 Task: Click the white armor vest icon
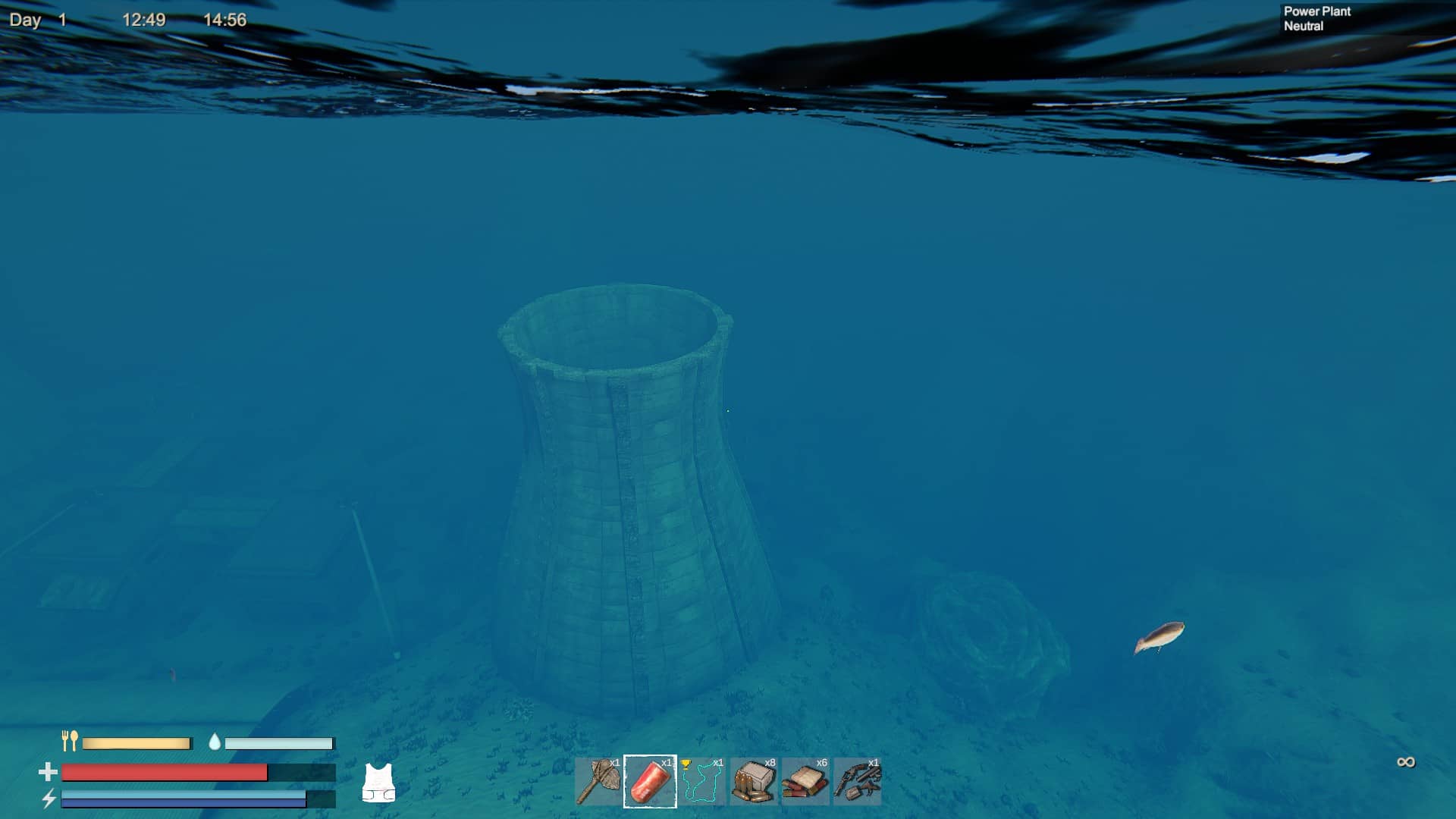pyautogui.click(x=378, y=783)
